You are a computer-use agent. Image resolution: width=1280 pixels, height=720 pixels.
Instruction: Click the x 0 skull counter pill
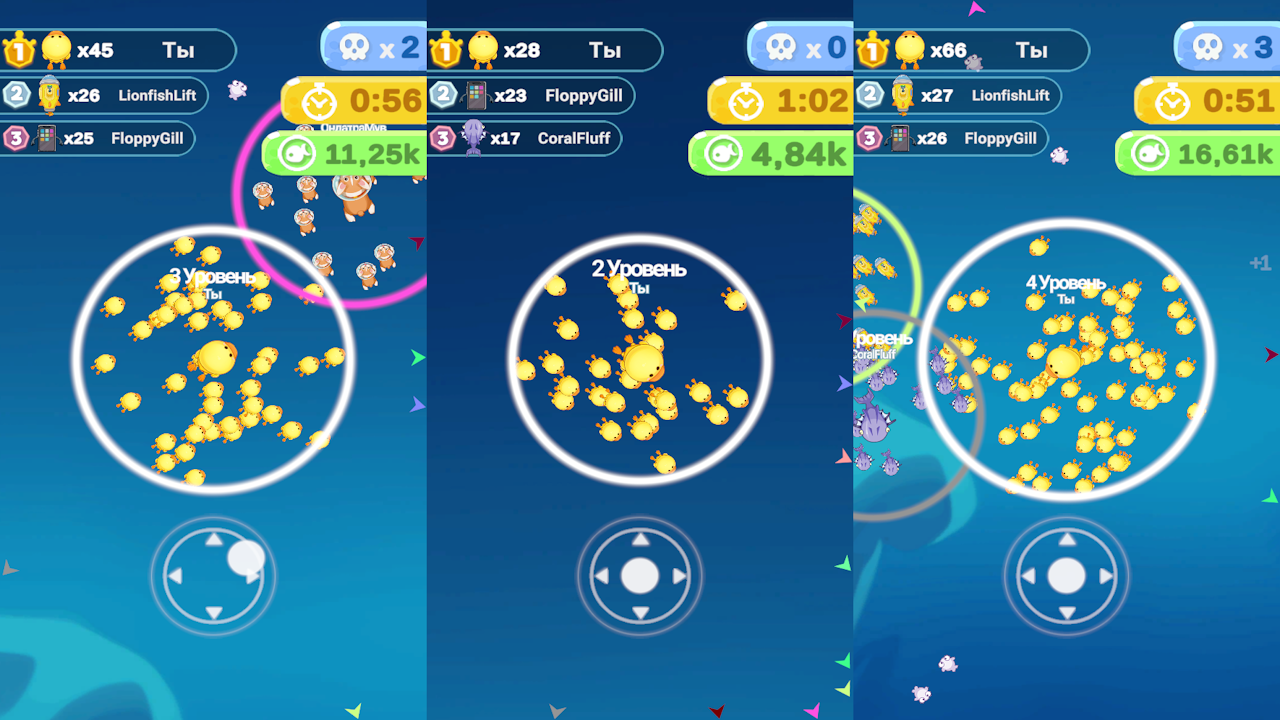pos(800,44)
